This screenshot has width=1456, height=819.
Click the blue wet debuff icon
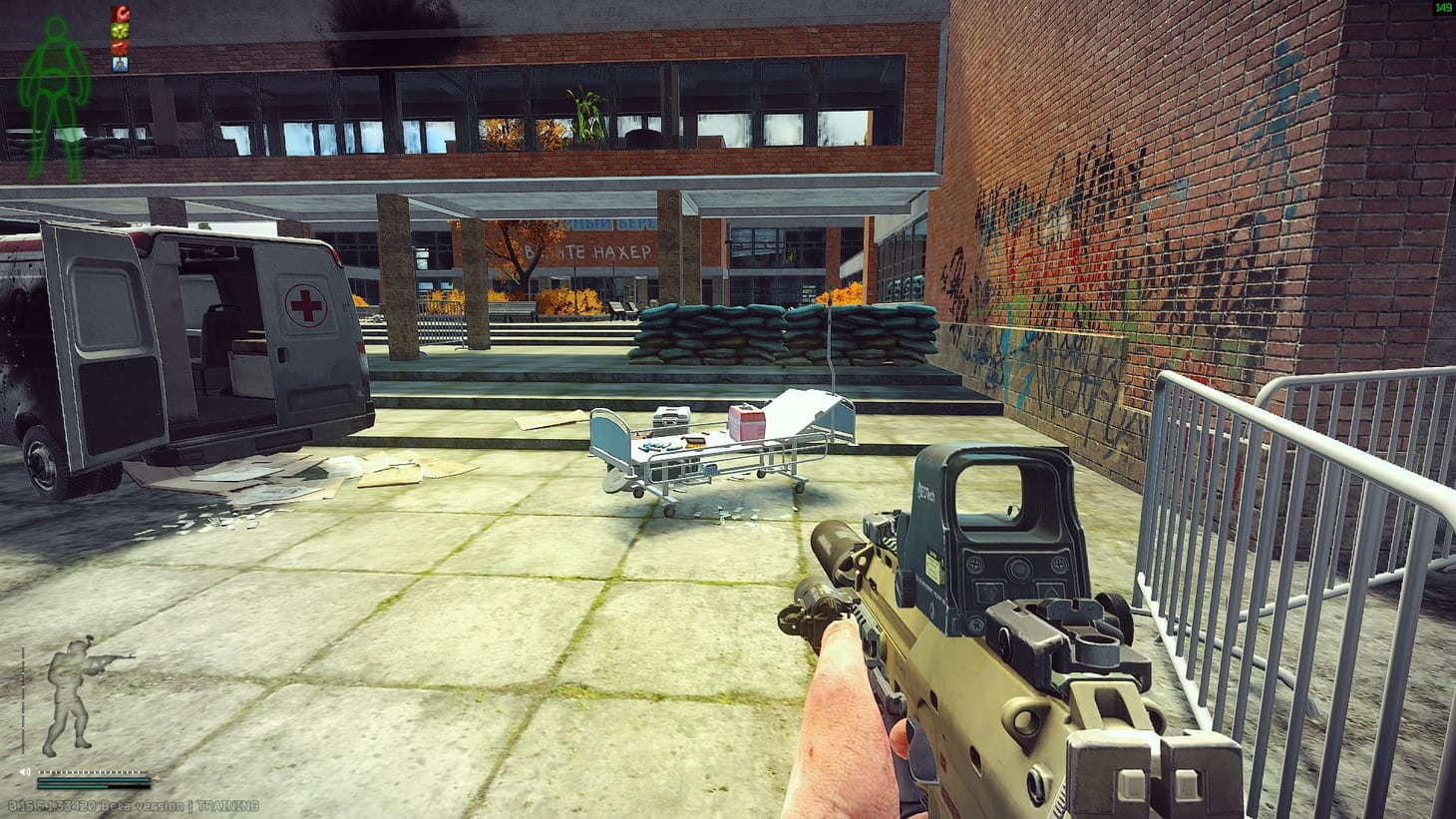coord(119,63)
